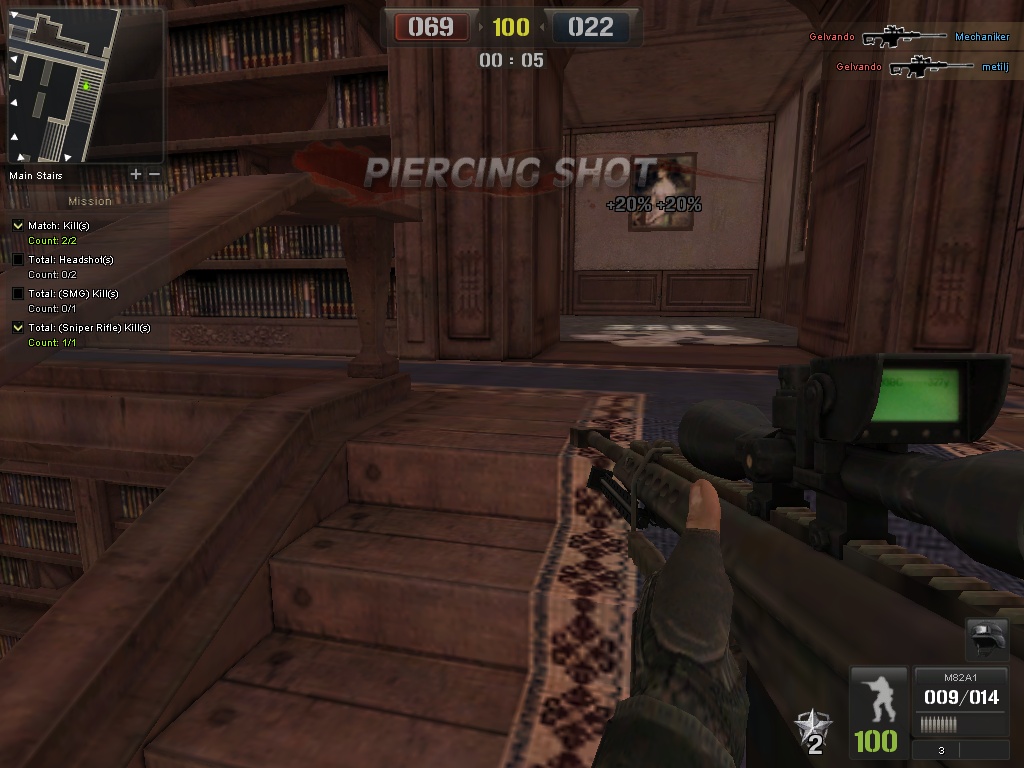Toggle the Total: Headshot(s) mission checkbox
Screen dimensions: 1024x768
[18, 260]
